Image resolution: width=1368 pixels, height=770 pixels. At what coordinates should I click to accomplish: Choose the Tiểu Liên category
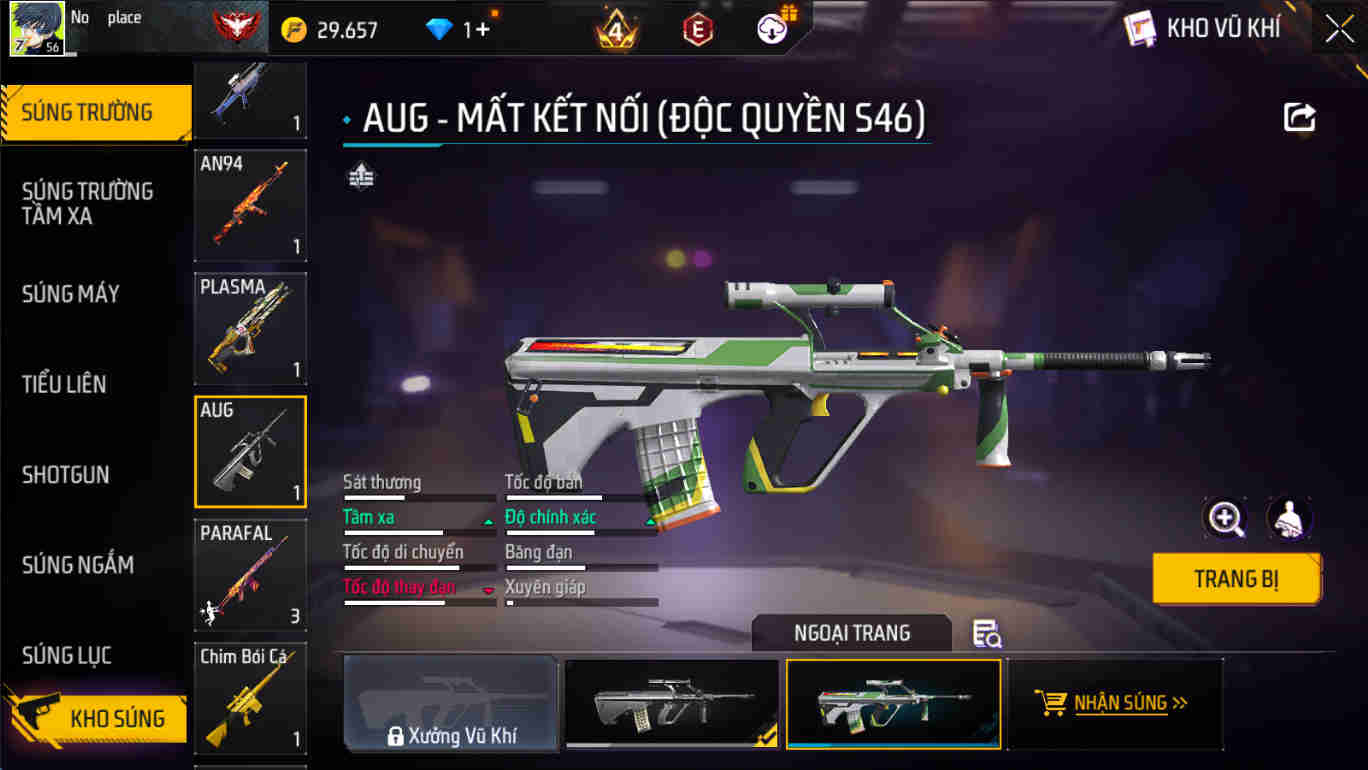[x=64, y=384]
